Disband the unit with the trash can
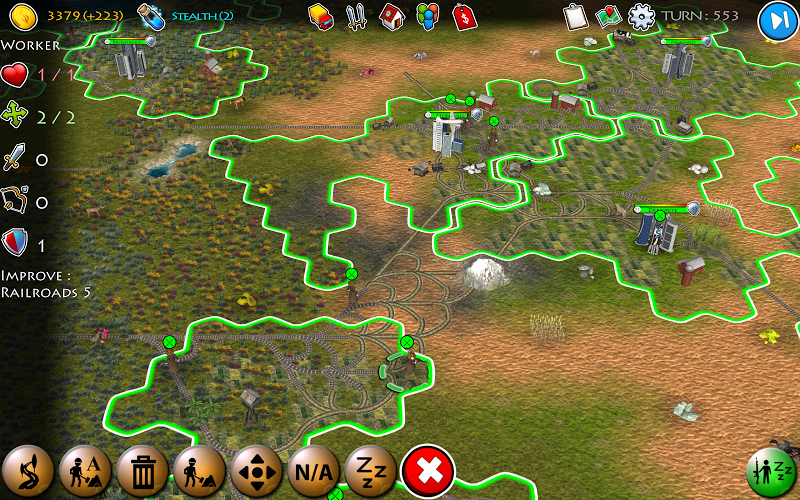Screen dimensions: 800x500 [x=142, y=468]
